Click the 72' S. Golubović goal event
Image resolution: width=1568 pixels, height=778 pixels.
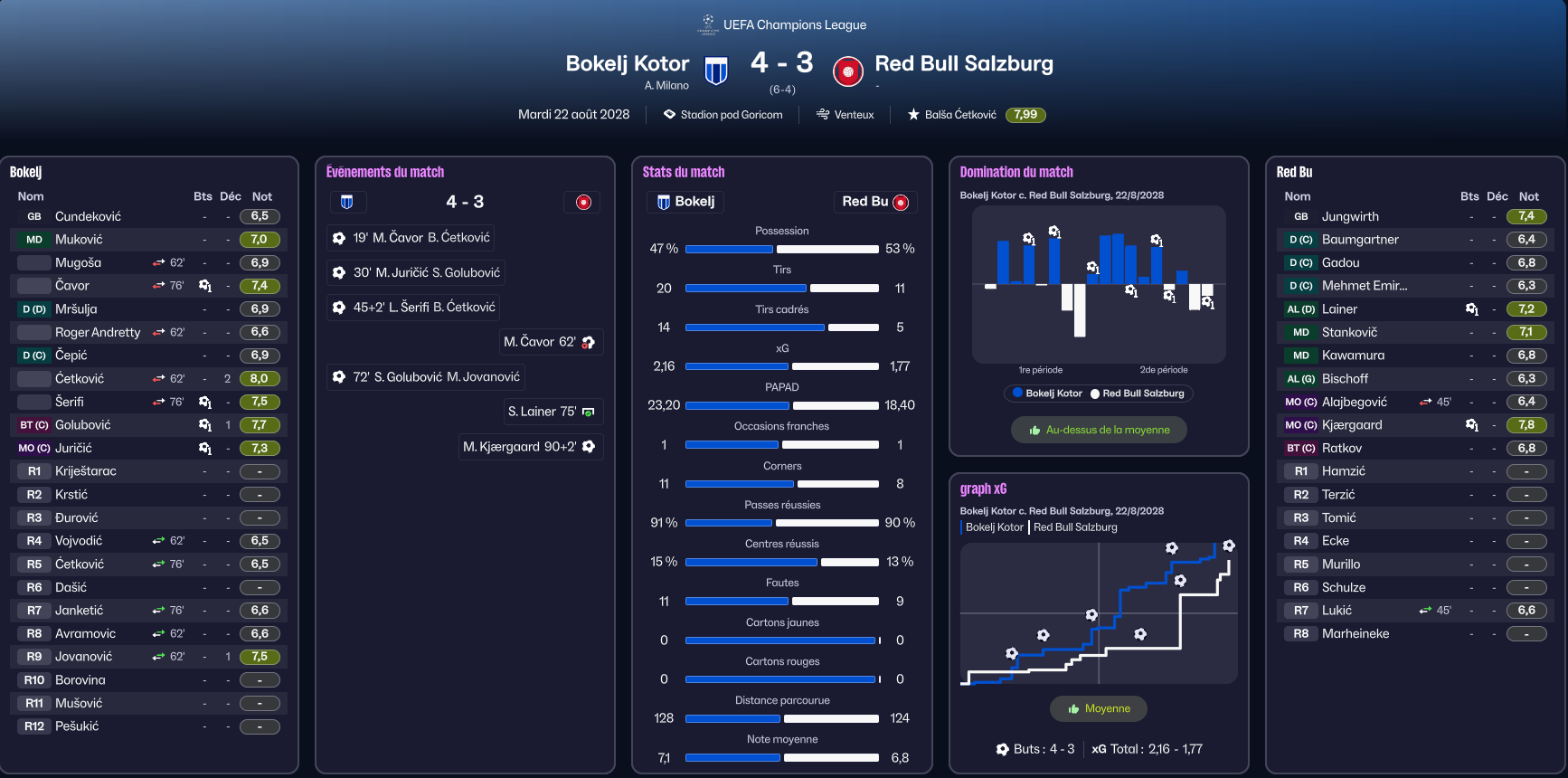tap(426, 377)
